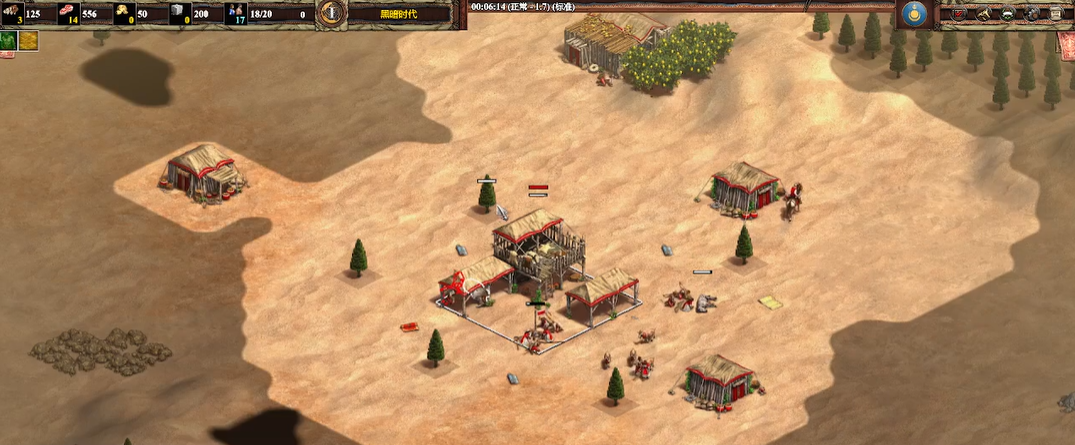This screenshot has width=1075, height=445.
Task: Click the red banner on the right edge
Action: (1066, 45)
